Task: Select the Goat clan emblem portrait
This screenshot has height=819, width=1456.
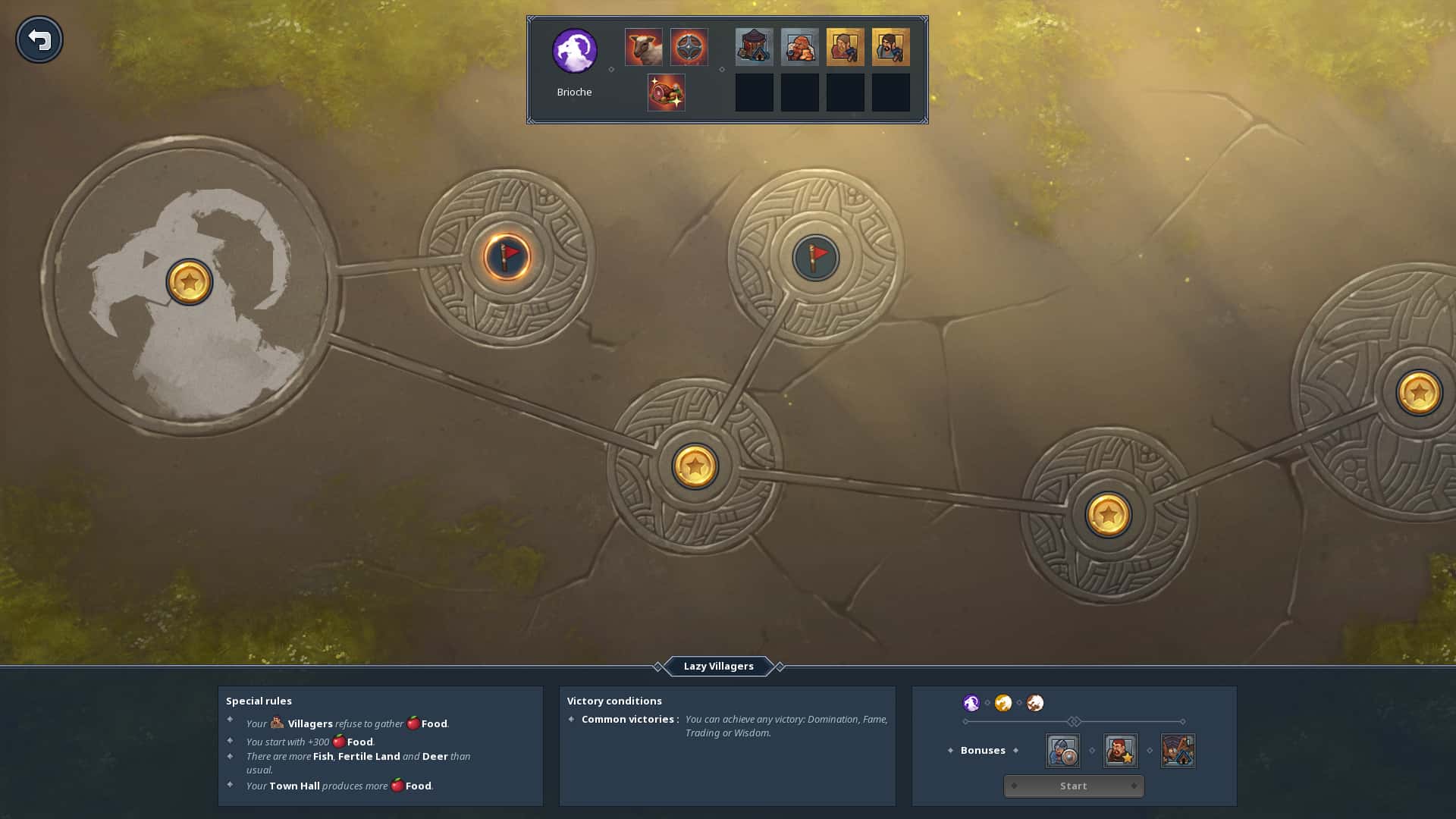Action: (x=574, y=51)
